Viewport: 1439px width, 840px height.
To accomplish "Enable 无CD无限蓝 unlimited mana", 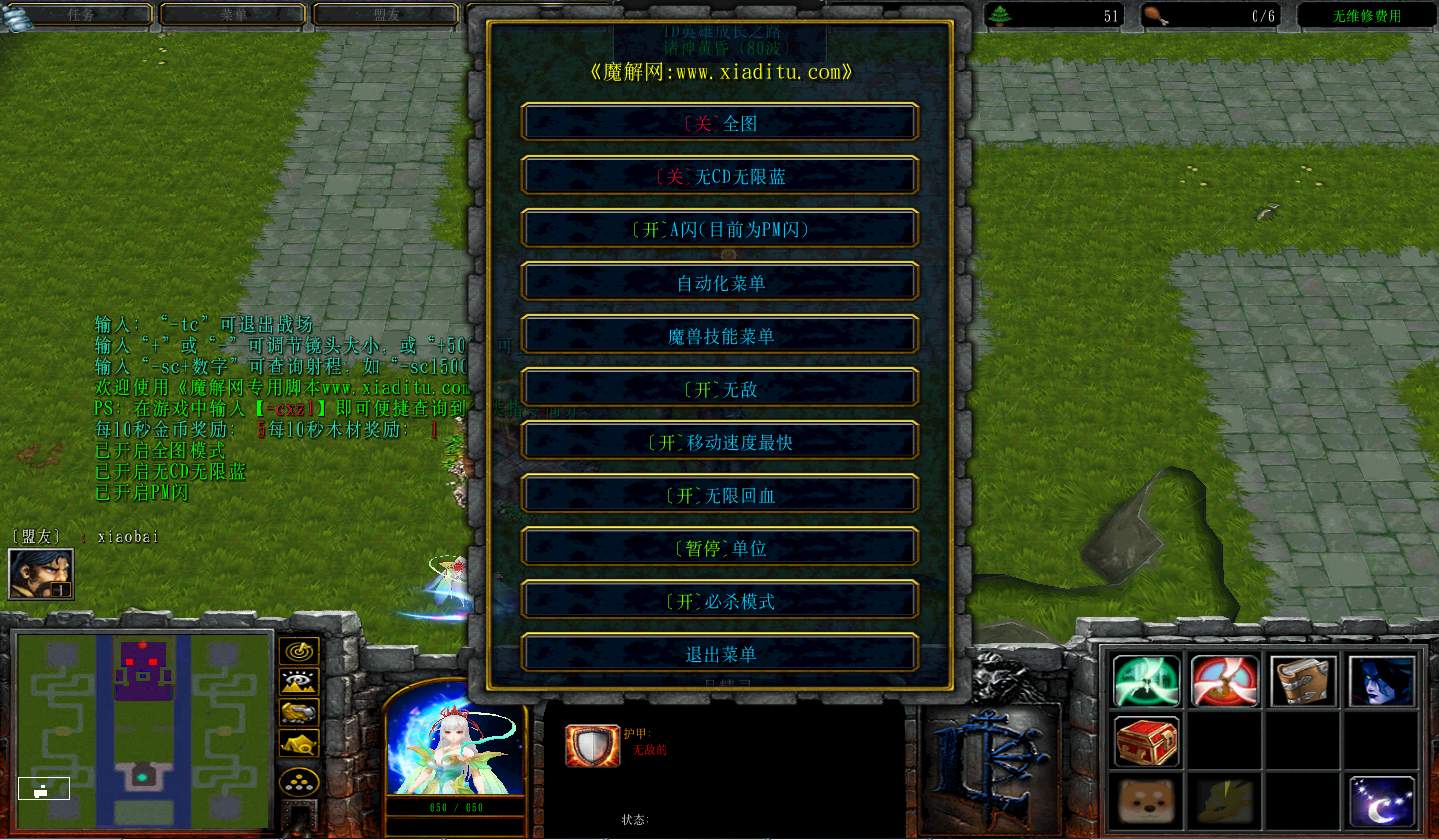I will (x=719, y=175).
